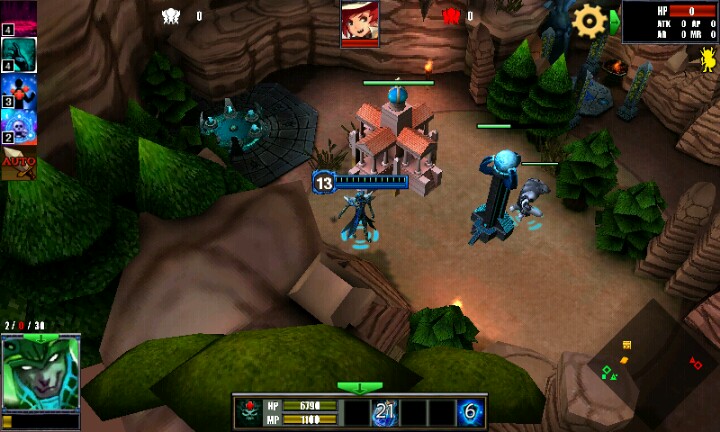Click the skull and rose emblem icon
This screenshot has width=720, height=432.
point(249,412)
